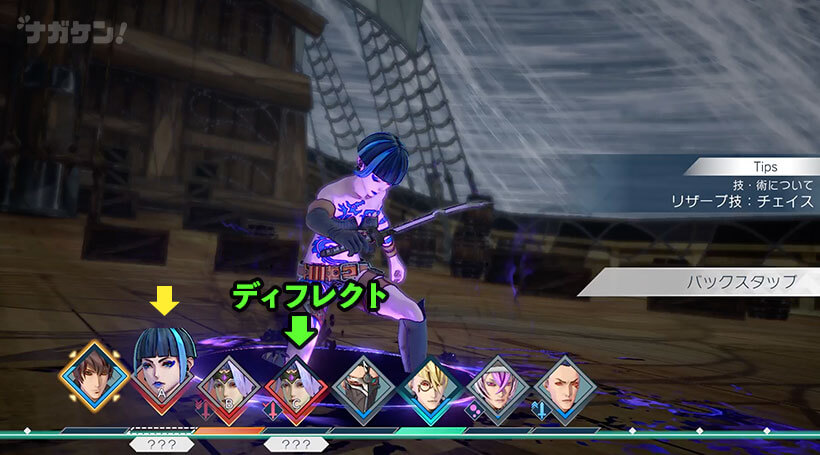Image resolution: width=820 pixels, height=455 pixels.
Task: Choose the enemy portrait labeled C
Action: coord(297,387)
